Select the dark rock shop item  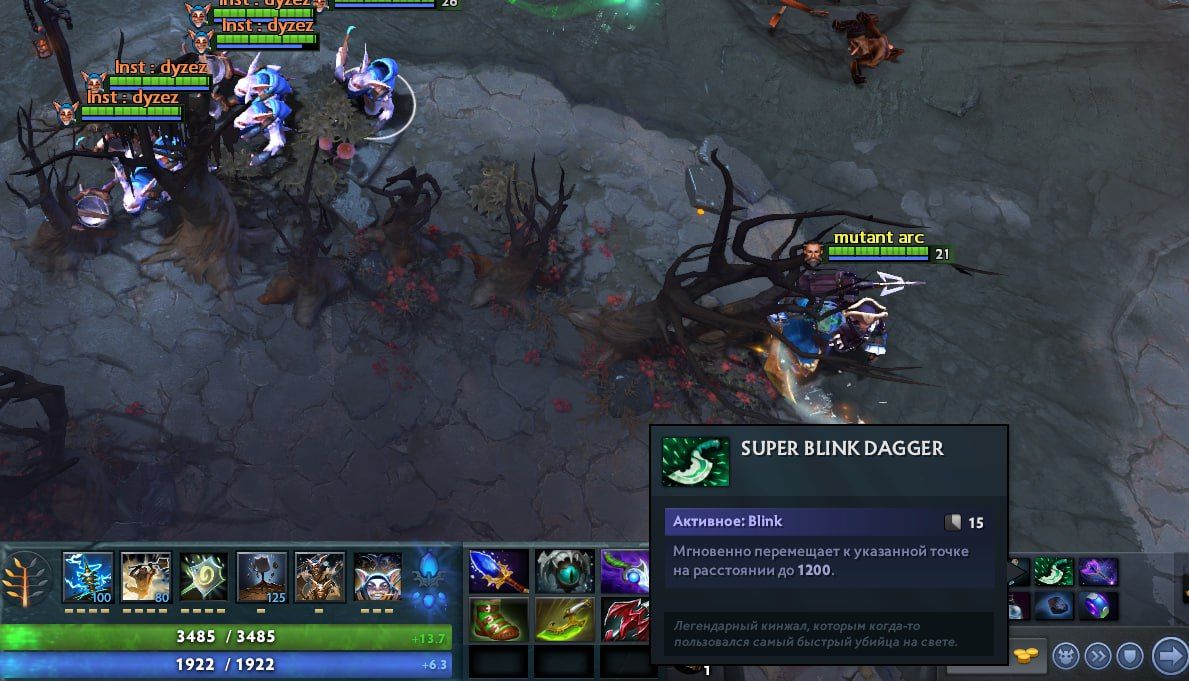pyautogui.click(x=1053, y=606)
